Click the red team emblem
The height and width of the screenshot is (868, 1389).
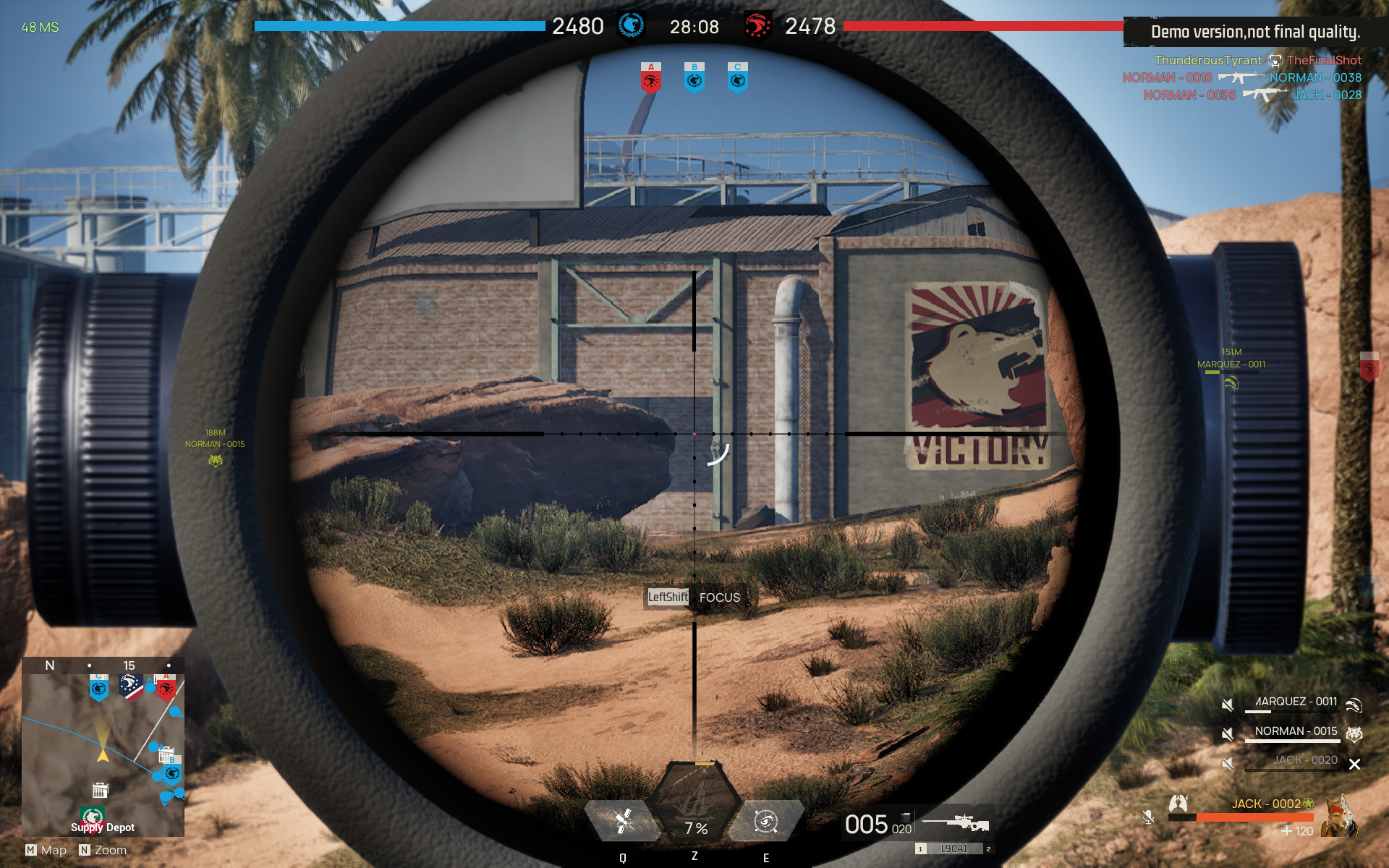pyautogui.click(x=757, y=26)
